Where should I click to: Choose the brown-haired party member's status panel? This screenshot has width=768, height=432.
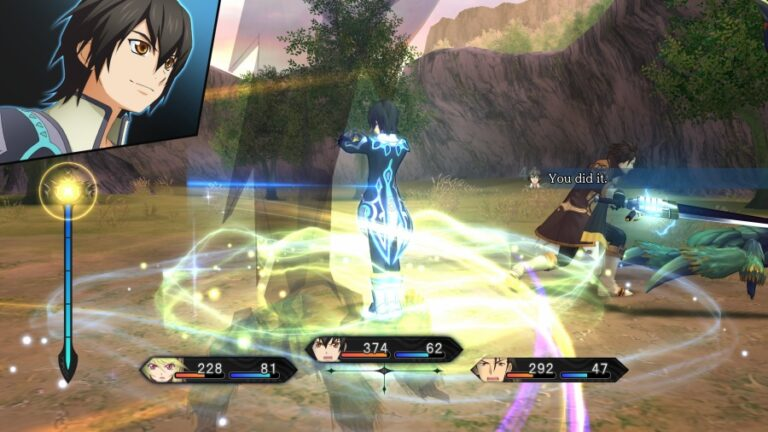[x=549, y=370]
